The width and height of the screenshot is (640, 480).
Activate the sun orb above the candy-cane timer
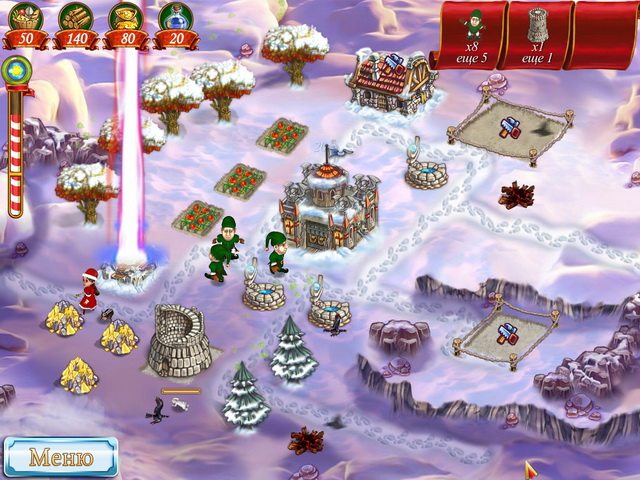(x=14, y=72)
